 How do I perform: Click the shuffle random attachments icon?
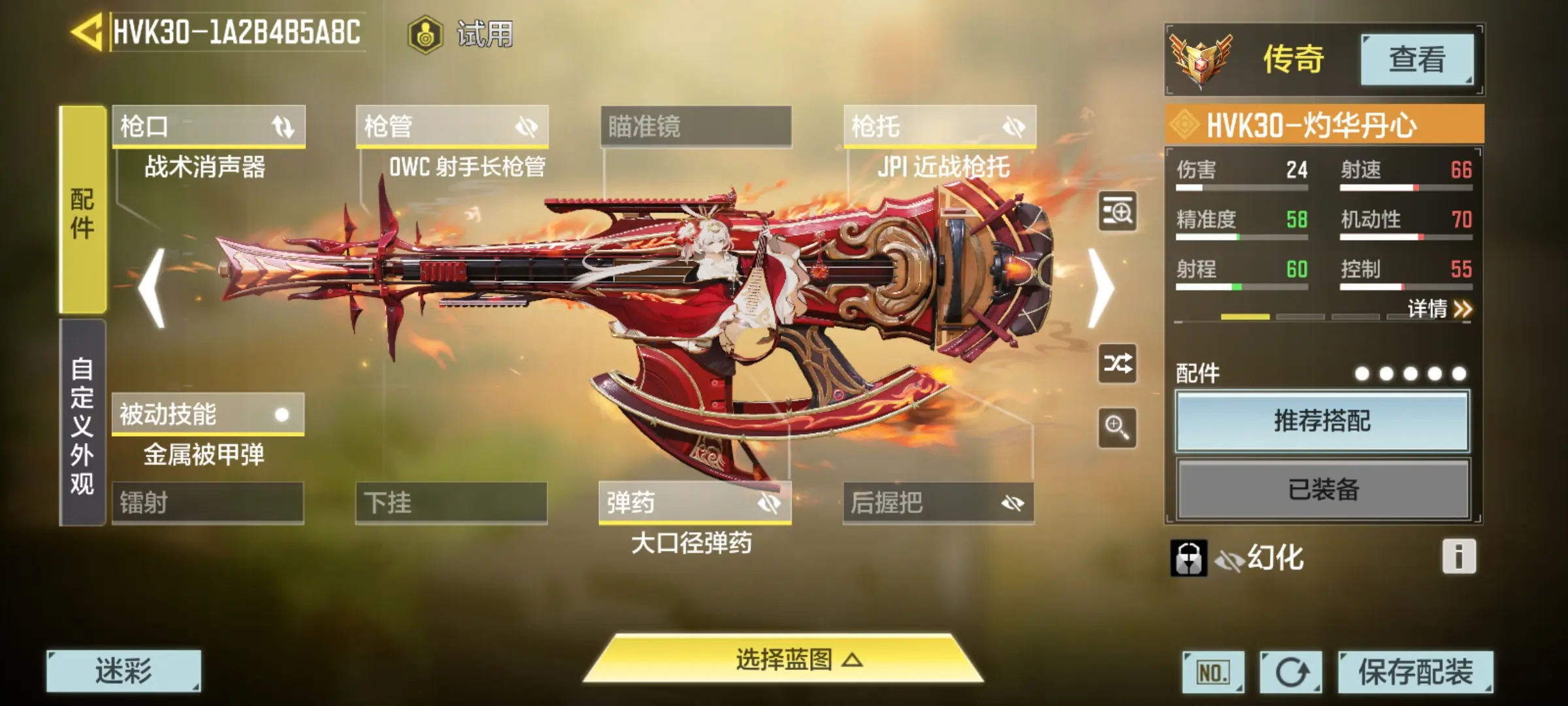click(x=1117, y=363)
